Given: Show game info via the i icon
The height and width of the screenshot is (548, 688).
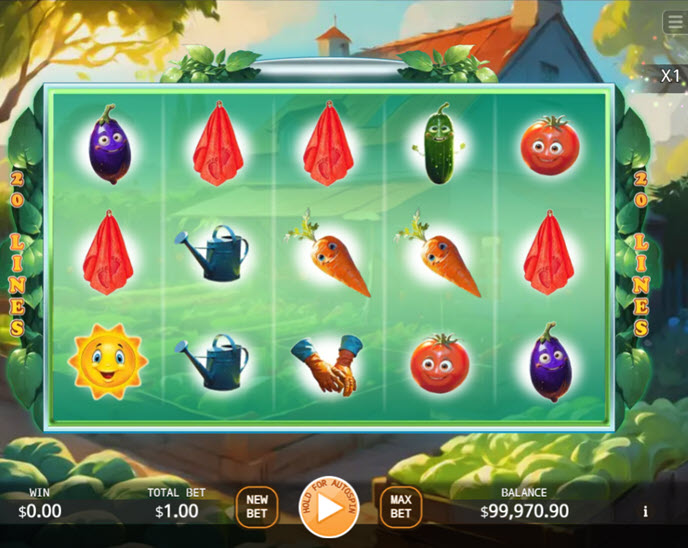Looking at the screenshot, I should pos(645,511).
